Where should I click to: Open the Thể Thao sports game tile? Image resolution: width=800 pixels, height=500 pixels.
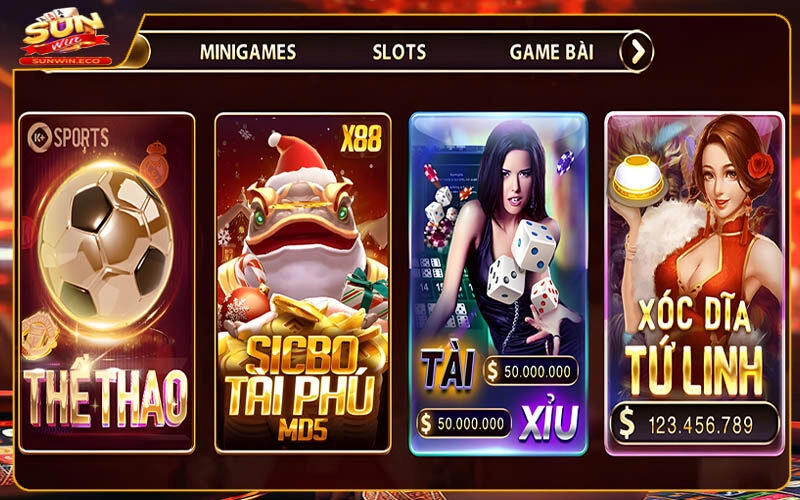[x=107, y=282]
